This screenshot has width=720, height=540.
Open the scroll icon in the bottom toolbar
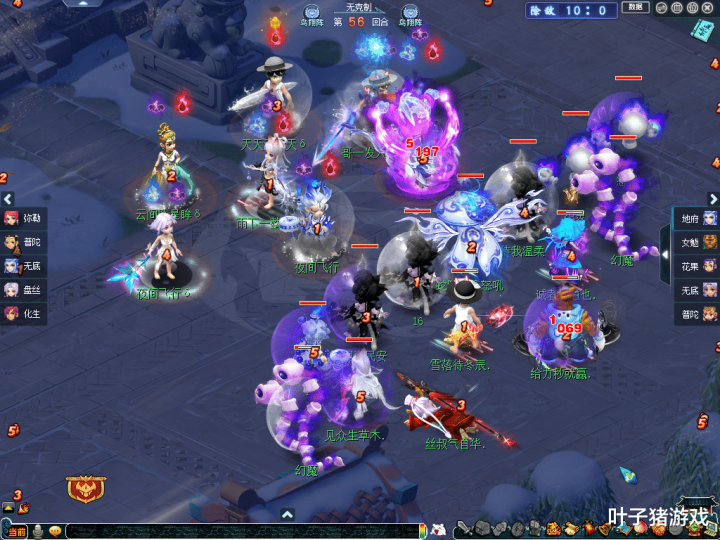569,529
